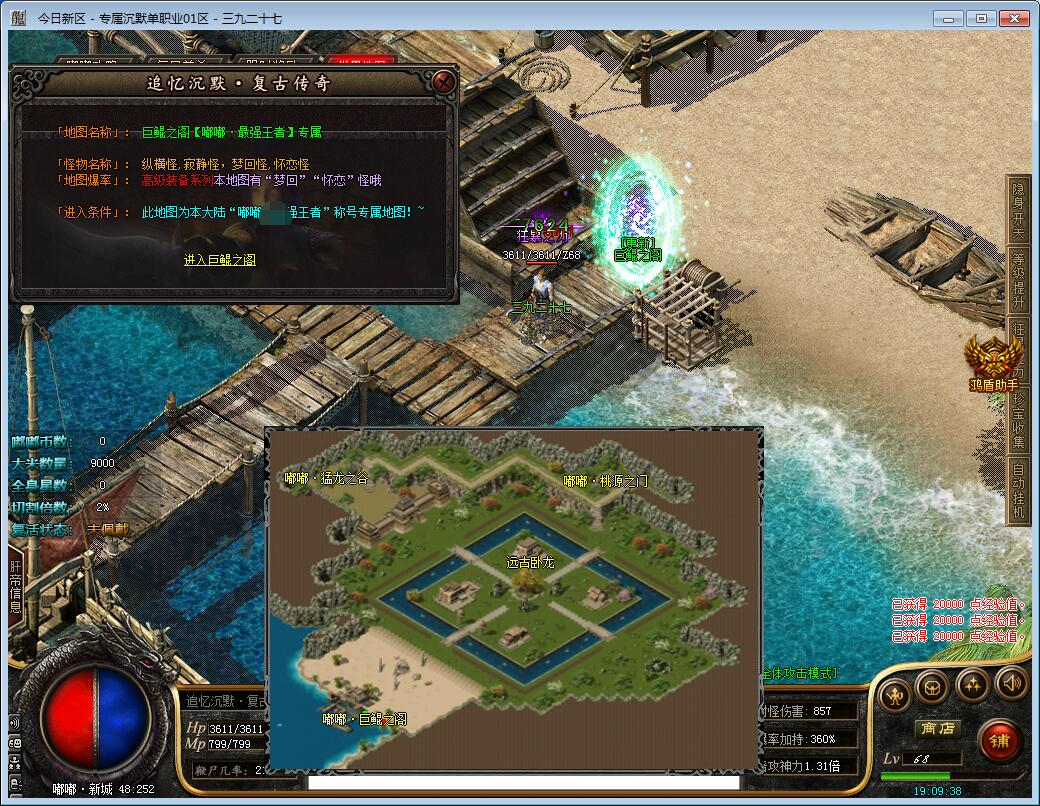Select 嘟嘟·猛龙之谷 on the map

click(326, 479)
